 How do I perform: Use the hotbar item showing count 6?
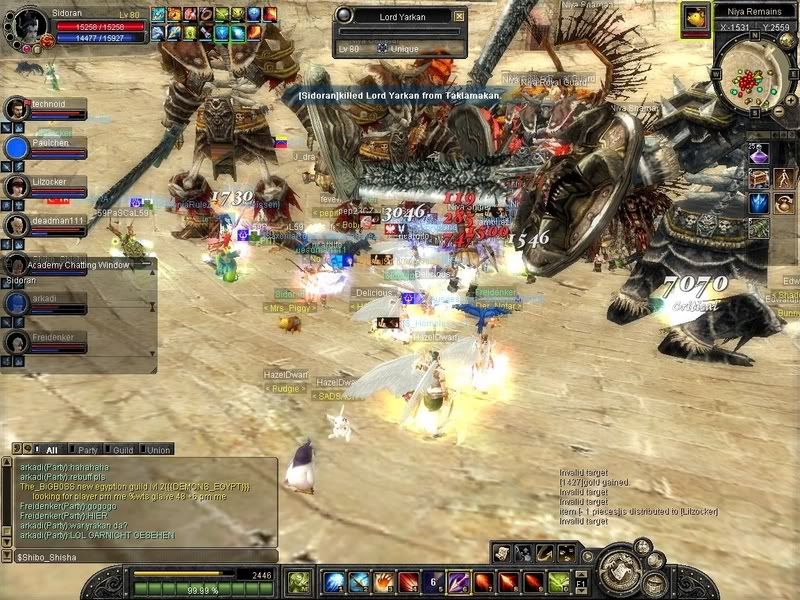click(x=433, y=582)
